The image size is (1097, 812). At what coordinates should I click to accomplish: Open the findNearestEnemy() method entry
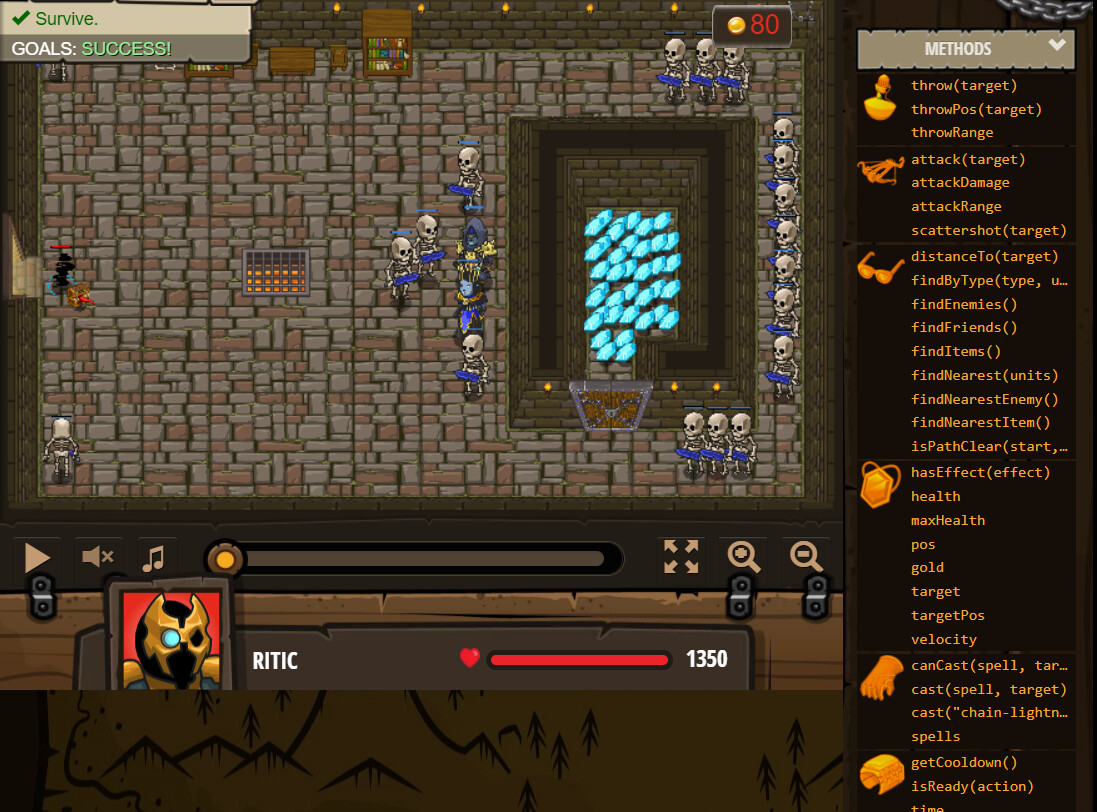(x=984, y=400)
